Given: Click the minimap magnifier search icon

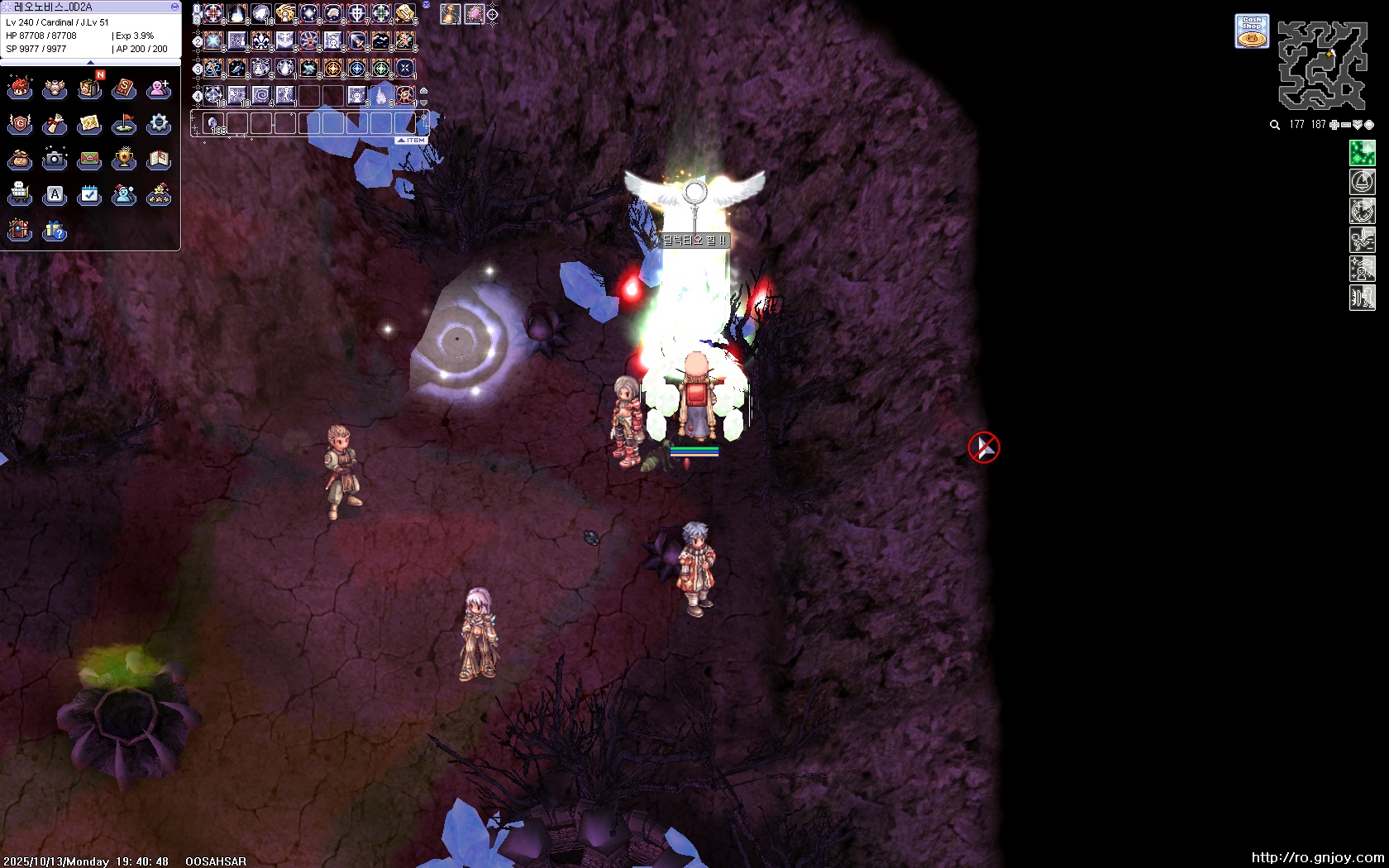Looking at the screenshot, I should click(1275, 125).
